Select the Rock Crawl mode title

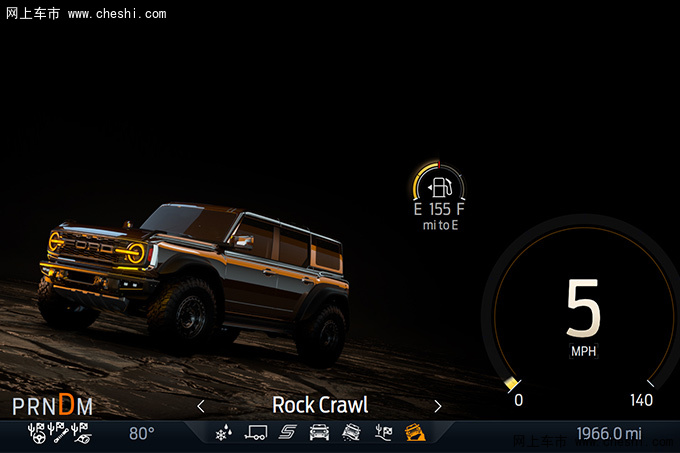coord(320,405)
